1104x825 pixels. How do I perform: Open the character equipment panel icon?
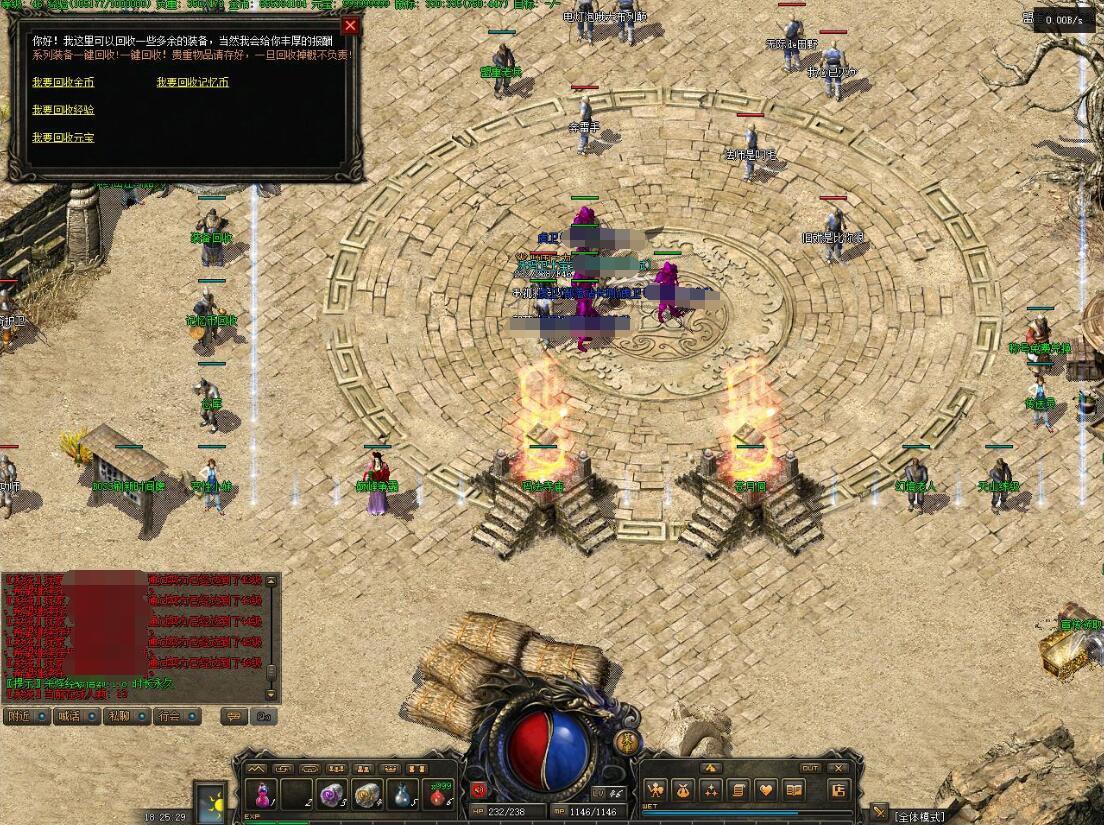[656, 791]
